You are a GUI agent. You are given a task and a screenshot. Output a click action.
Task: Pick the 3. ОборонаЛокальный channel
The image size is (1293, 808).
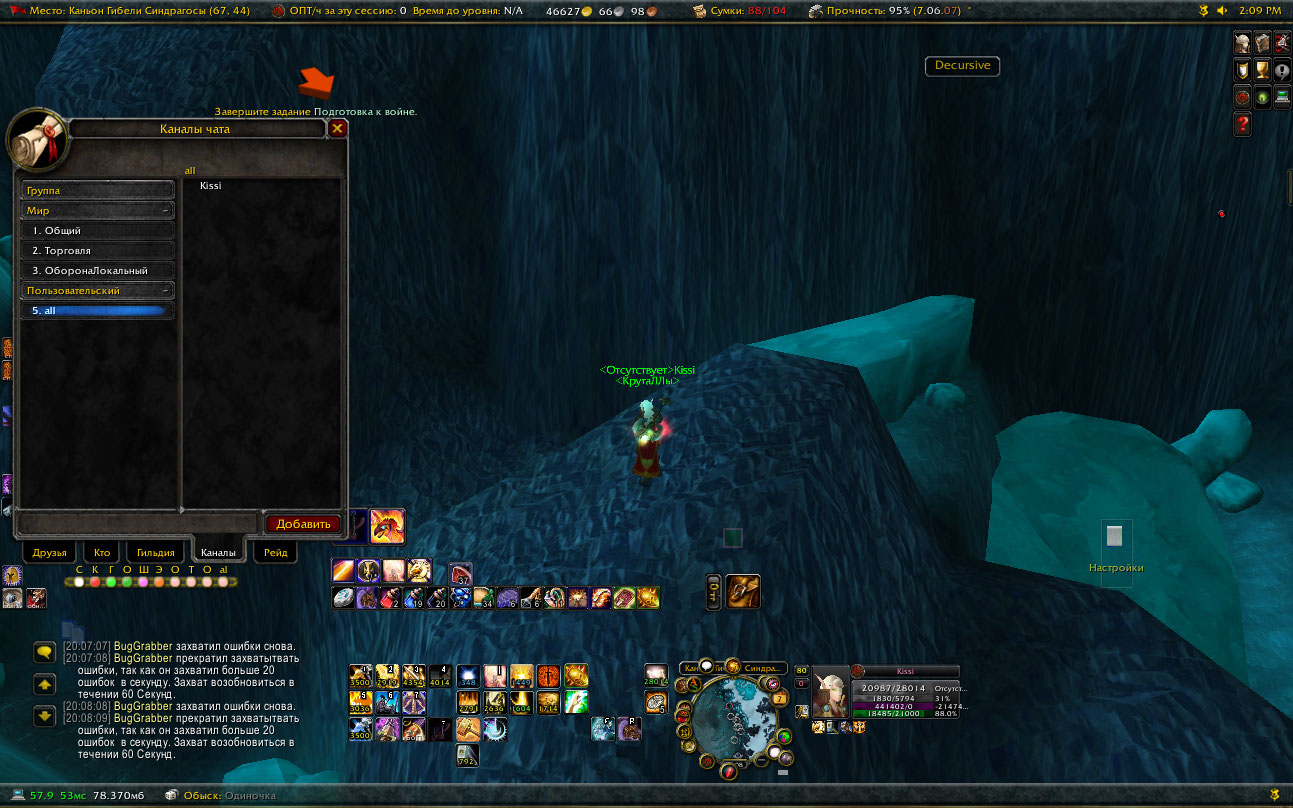(97, 271)
